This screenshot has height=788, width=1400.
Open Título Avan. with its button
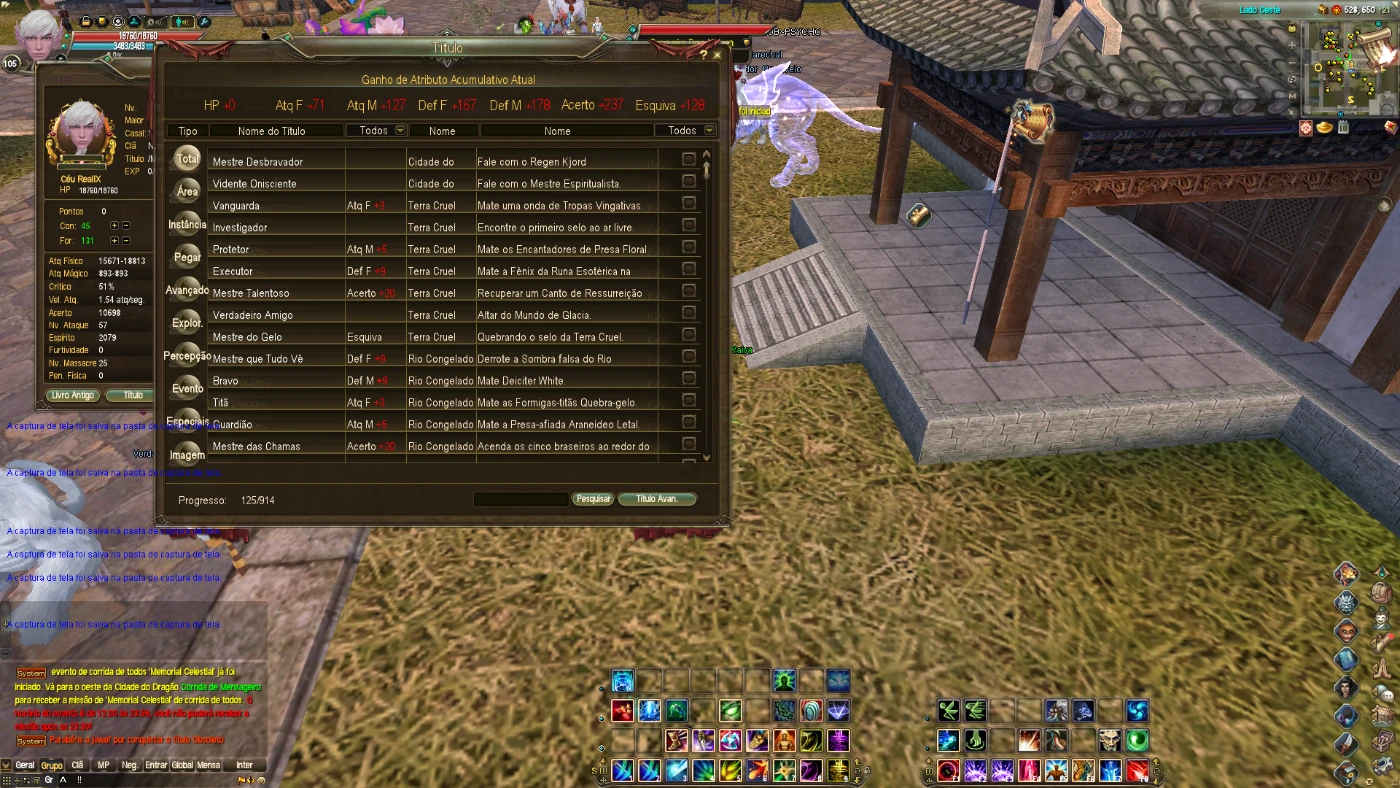pyautogui.click(x=657, y=498)
